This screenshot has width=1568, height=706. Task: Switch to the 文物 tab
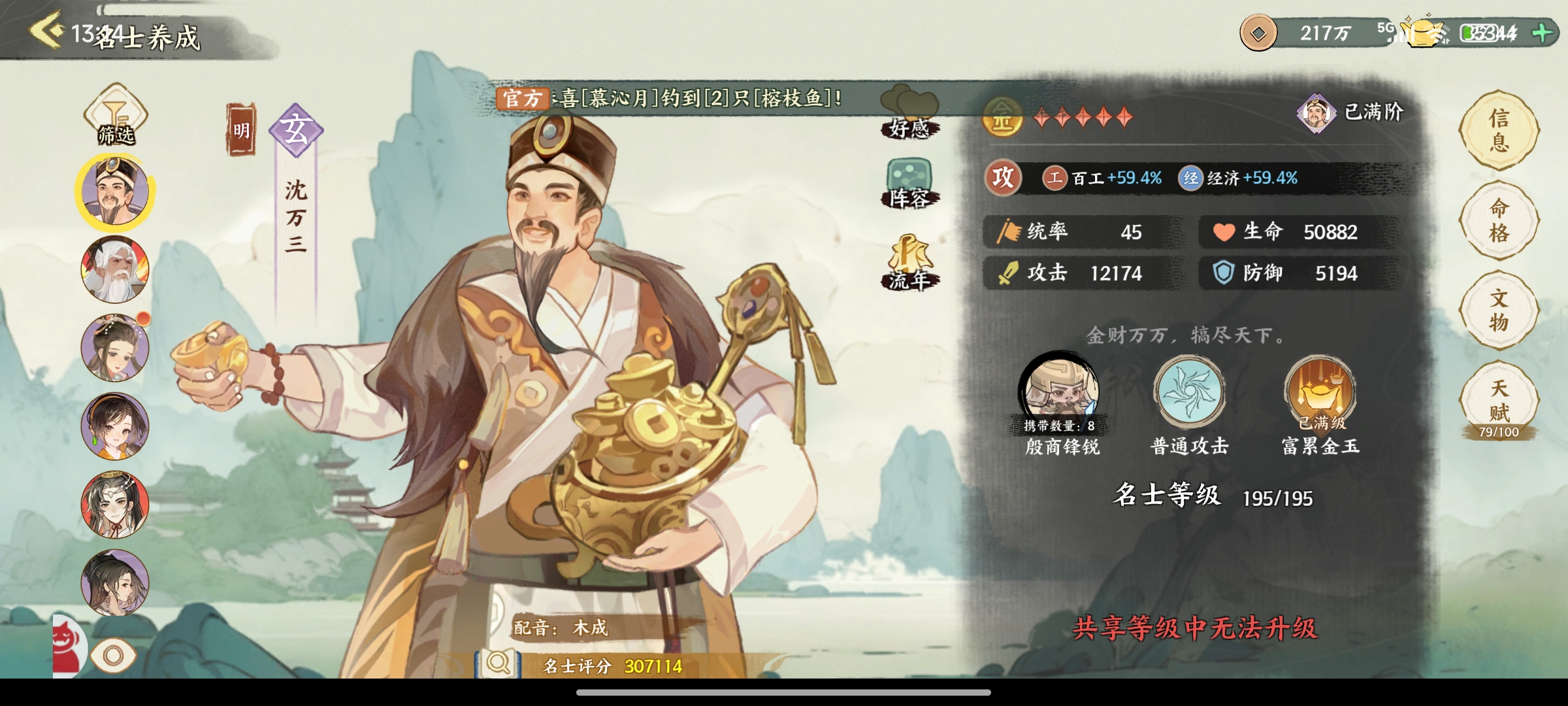pyautogui.click(x=1499, y=310)
